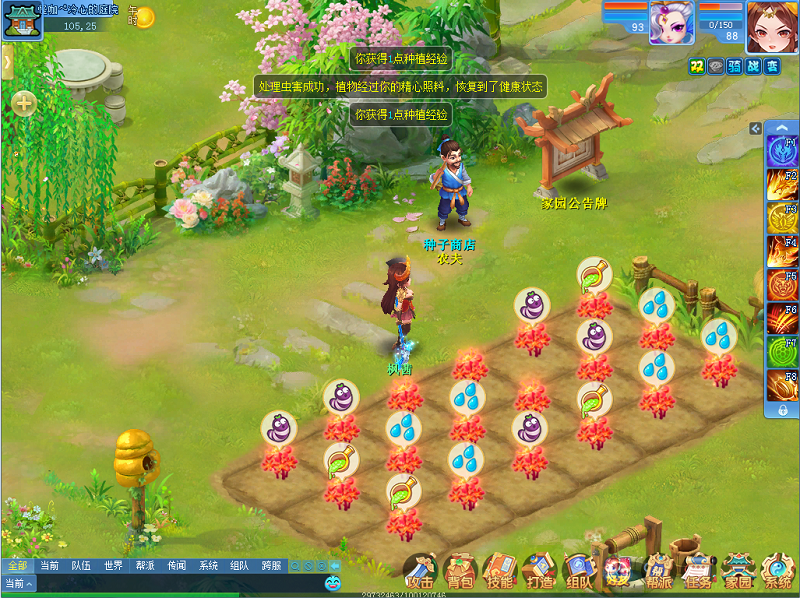Image resolution: width=800 pixels, height=598 pixels.
Task: Open the 背包 backpack menu
Action: click(x=459, y=572)
